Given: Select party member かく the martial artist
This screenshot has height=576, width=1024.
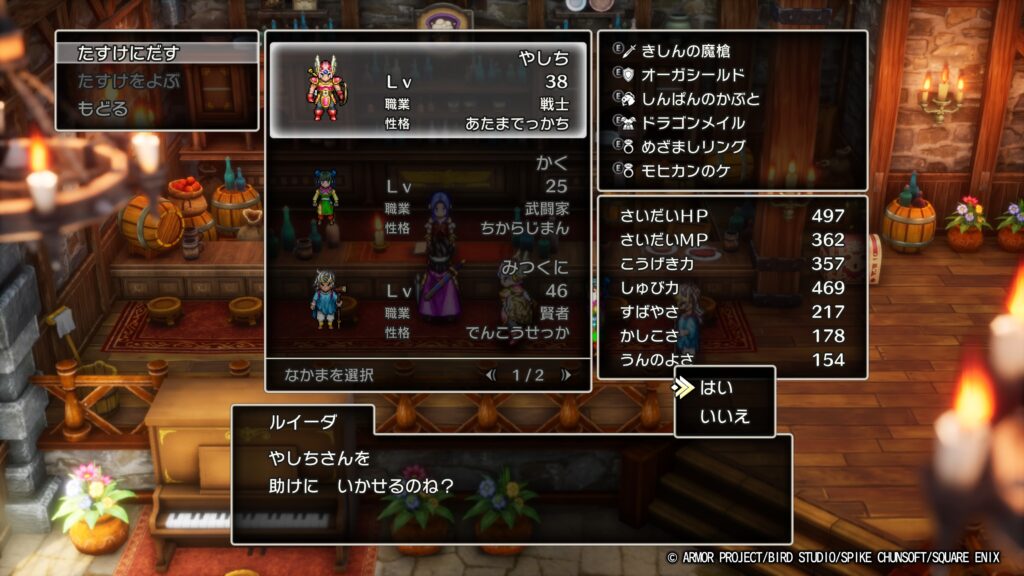Looking at the screenshot, I should (x=428, y=194).
